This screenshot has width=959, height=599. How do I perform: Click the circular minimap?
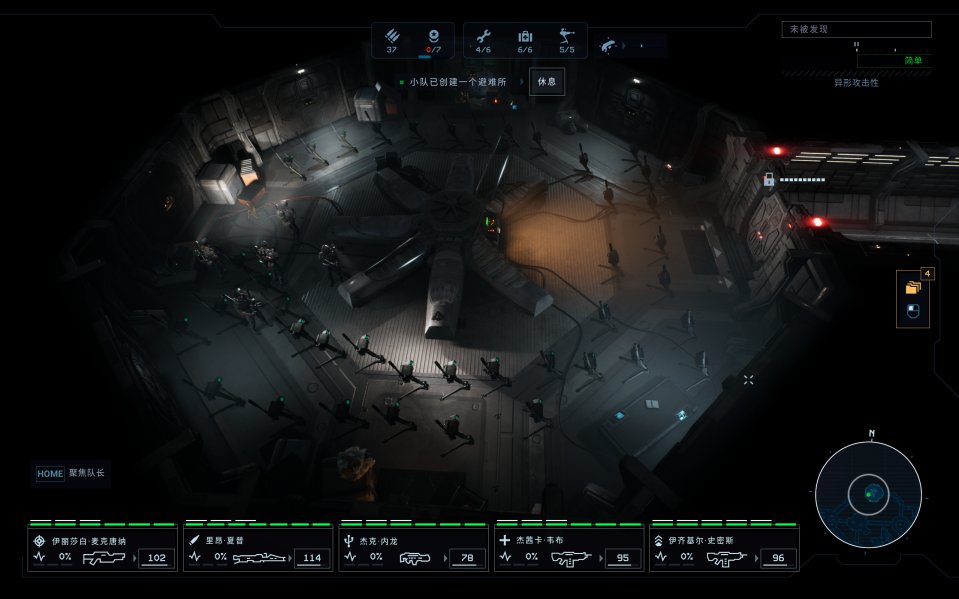(867, 494)
